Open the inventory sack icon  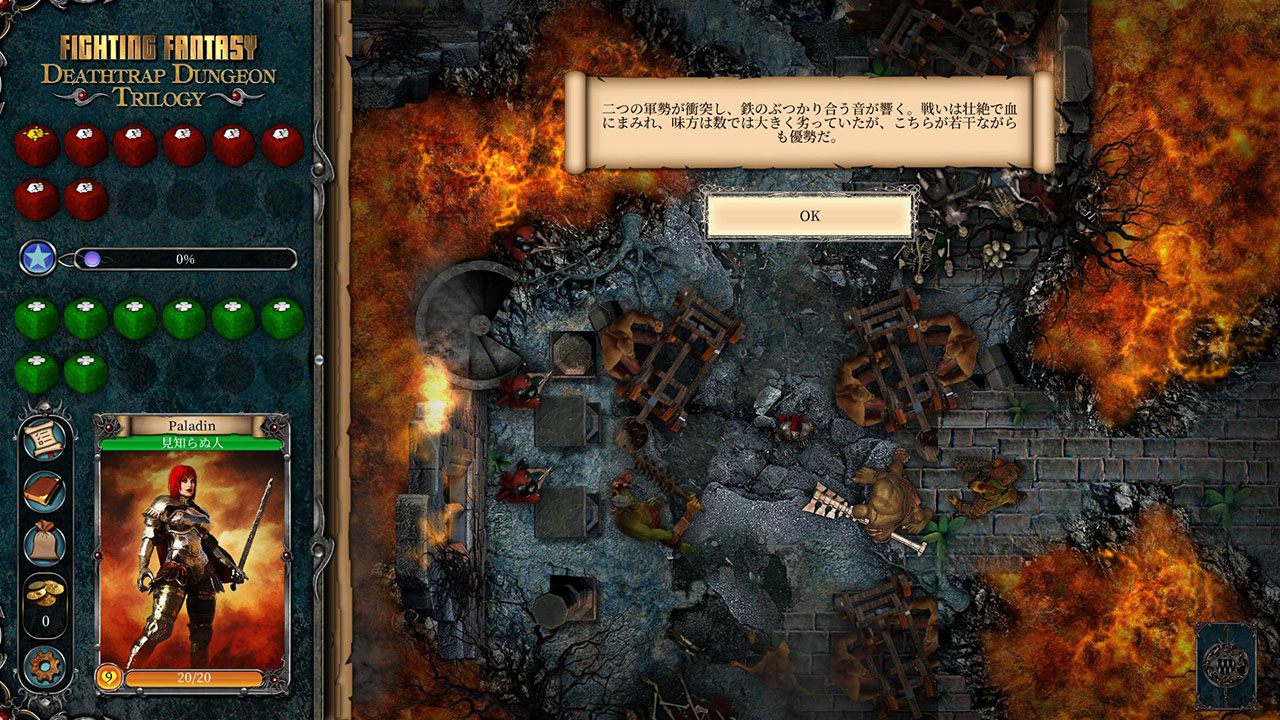point(45,544)
